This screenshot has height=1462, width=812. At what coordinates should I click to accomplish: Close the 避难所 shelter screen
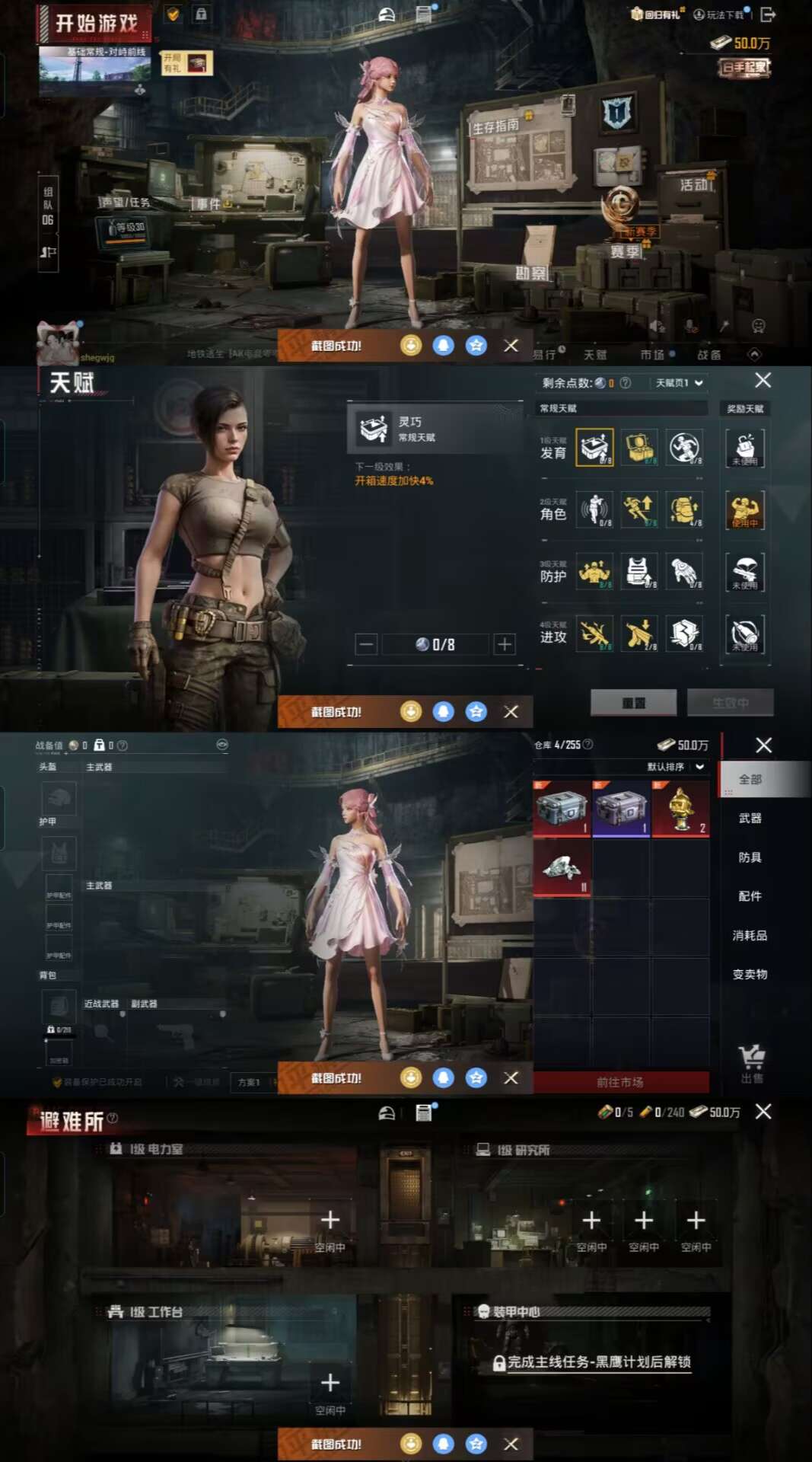click(763, 1112)
